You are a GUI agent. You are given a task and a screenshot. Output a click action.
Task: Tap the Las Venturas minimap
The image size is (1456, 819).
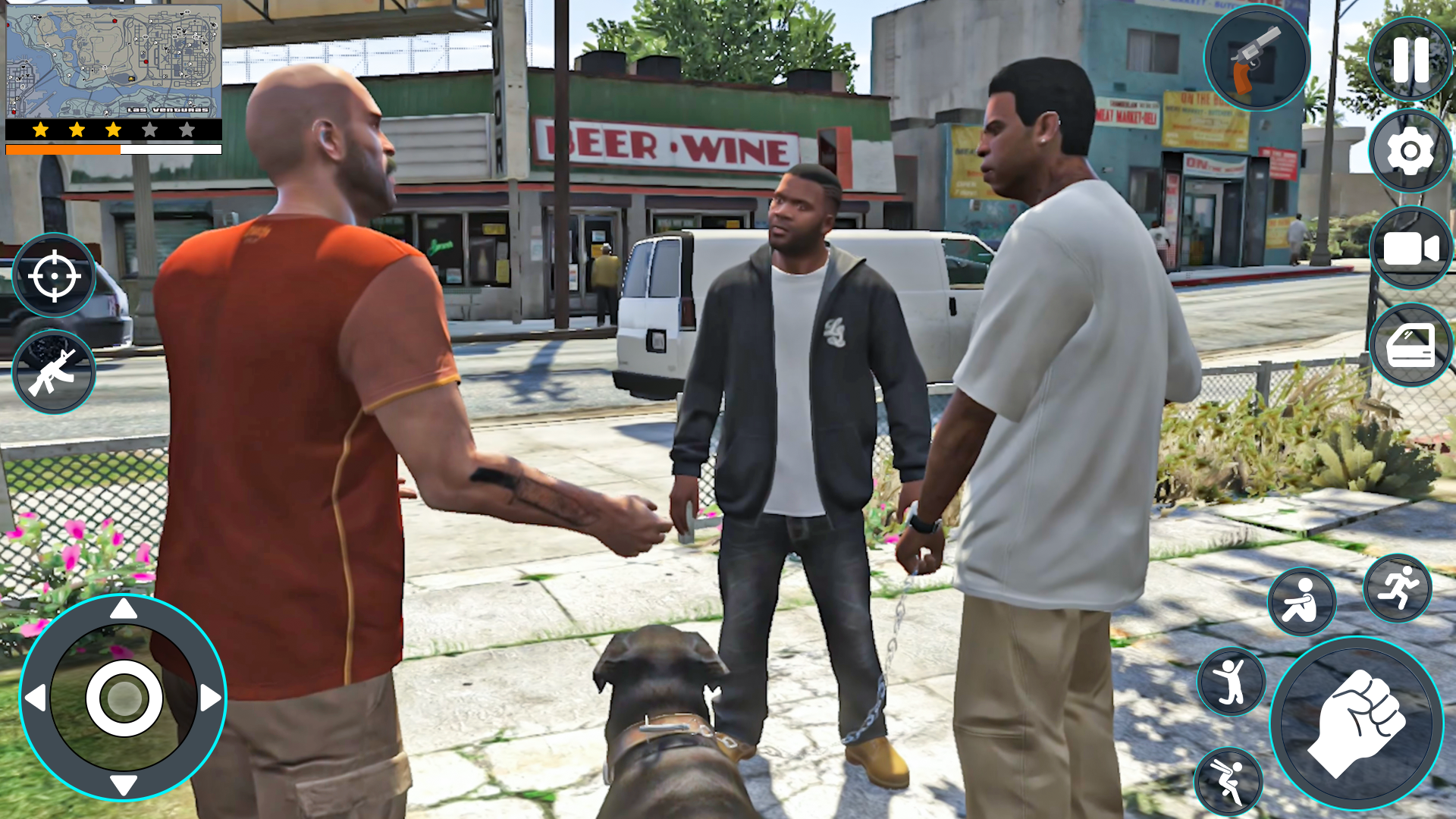pyautogui.click(x=114, y=61)
